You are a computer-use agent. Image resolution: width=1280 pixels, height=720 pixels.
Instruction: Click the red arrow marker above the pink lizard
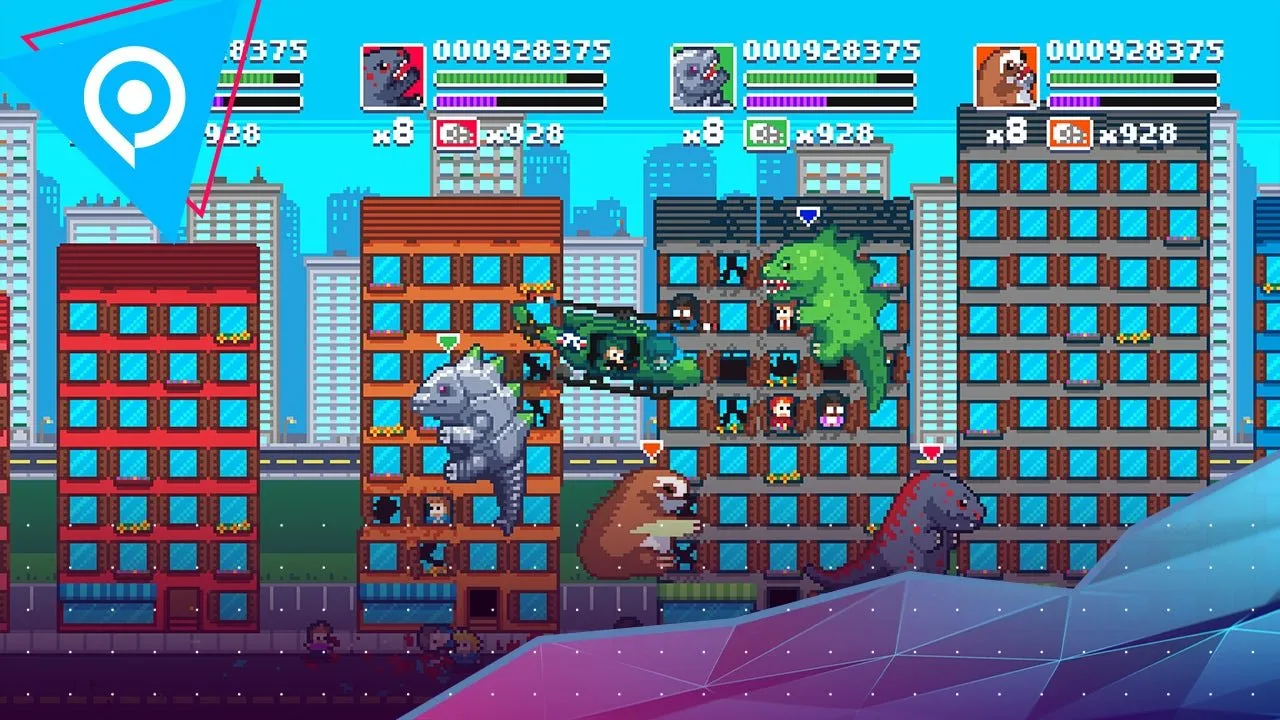pos(932,450)
